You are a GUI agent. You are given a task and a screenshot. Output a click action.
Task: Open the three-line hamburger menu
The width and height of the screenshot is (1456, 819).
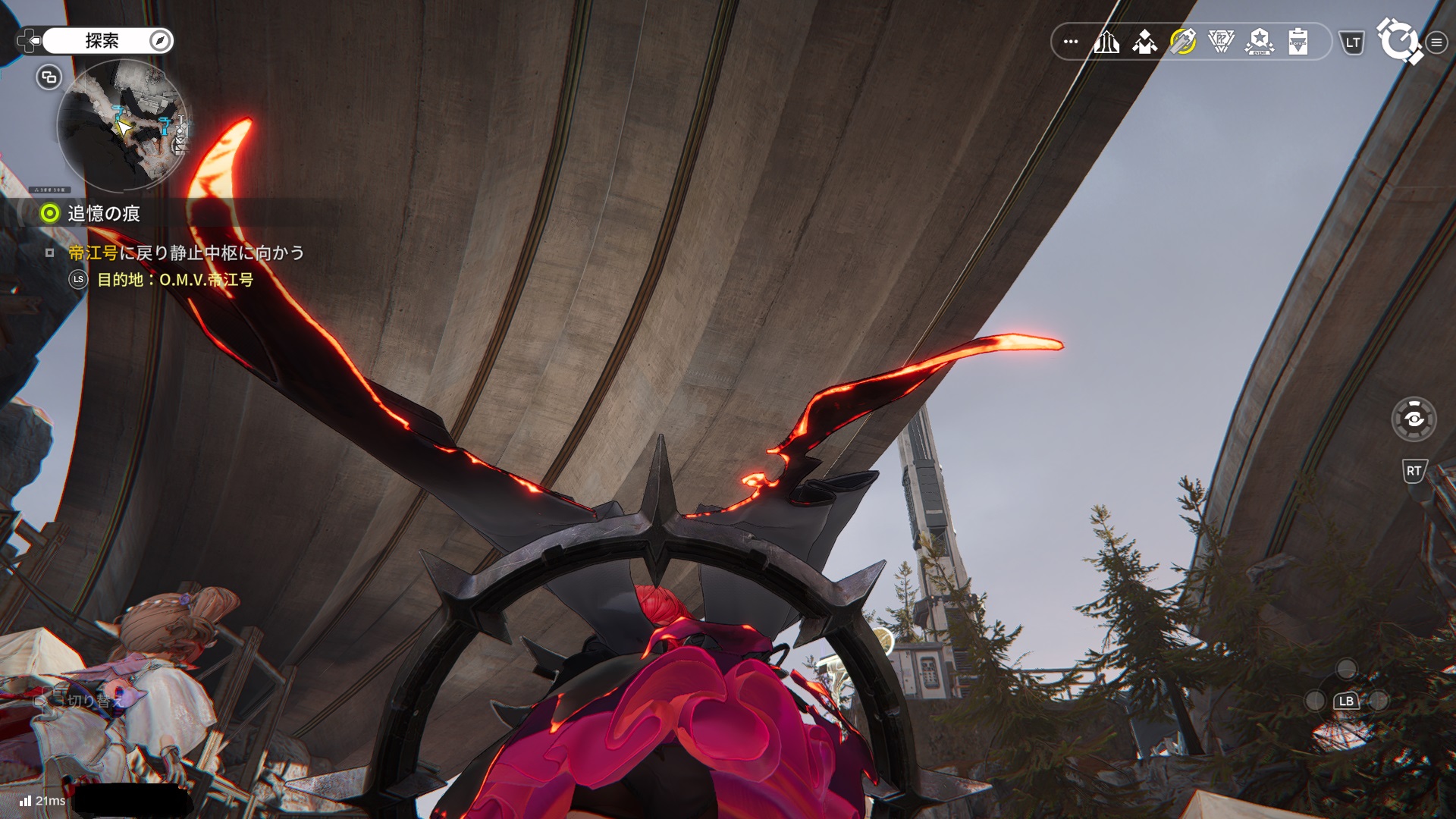click(x=1436, y=42)
